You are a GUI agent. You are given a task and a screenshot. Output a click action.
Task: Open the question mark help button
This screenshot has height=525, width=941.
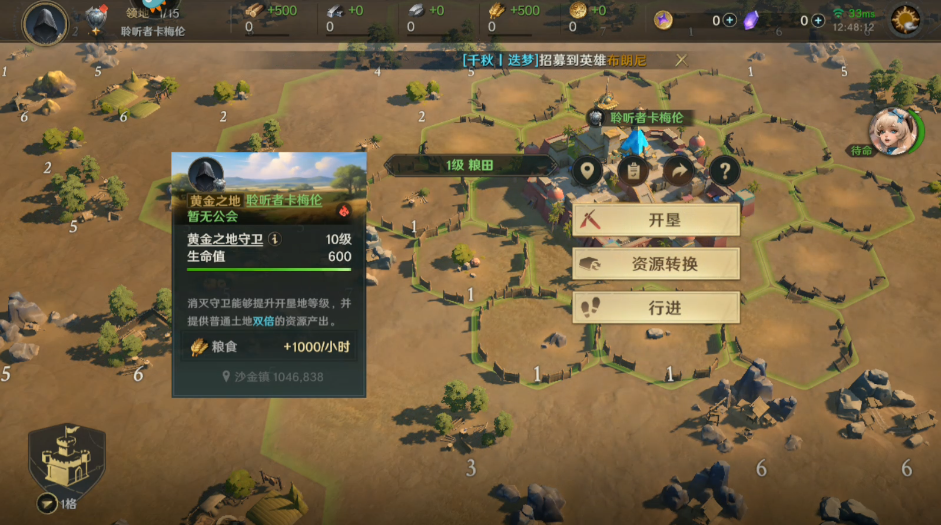pyautogui.click(x=723, y=170)
